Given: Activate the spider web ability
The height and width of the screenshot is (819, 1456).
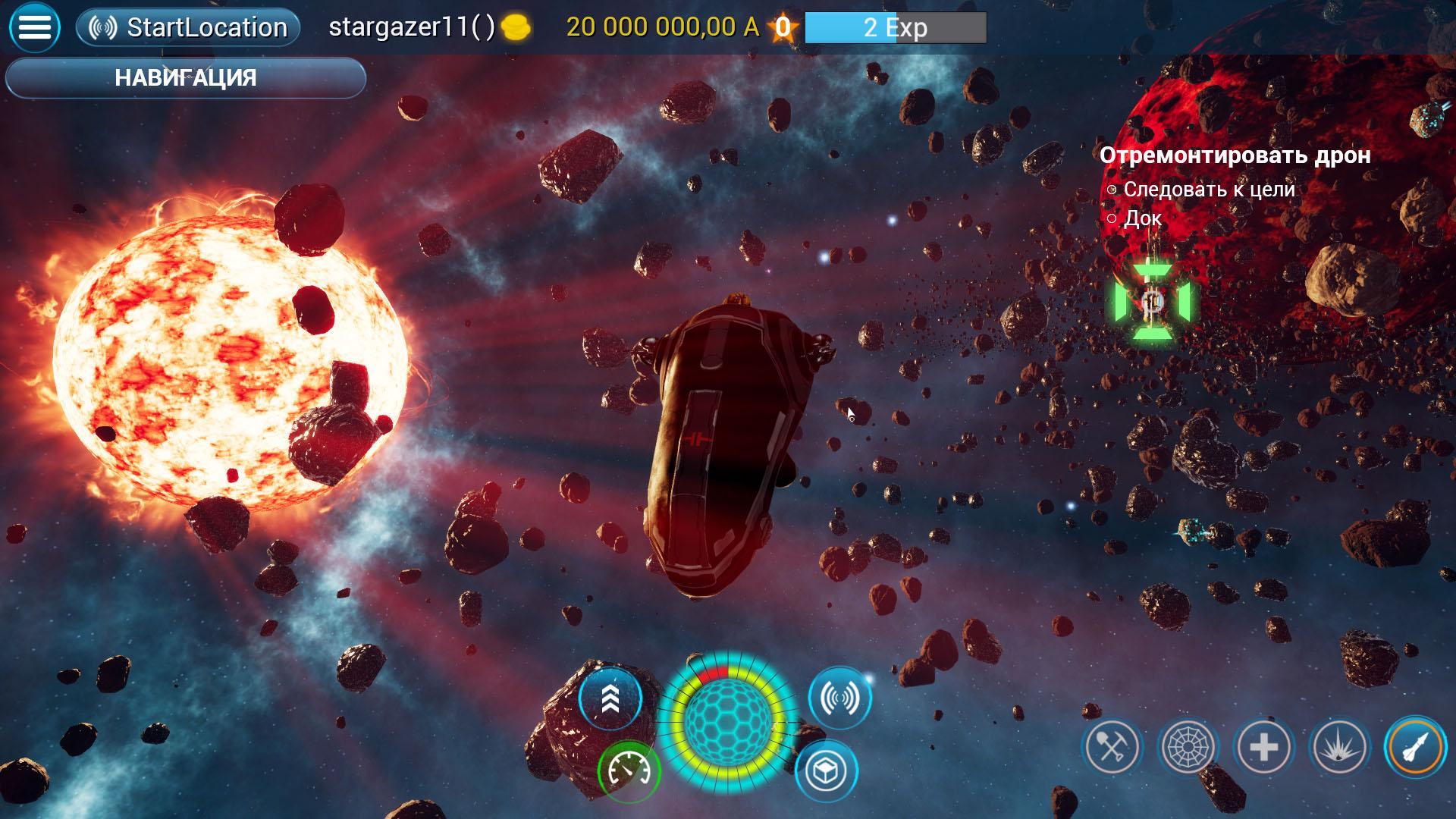Looking at the screenshot, I should (x=1188, y=747).
